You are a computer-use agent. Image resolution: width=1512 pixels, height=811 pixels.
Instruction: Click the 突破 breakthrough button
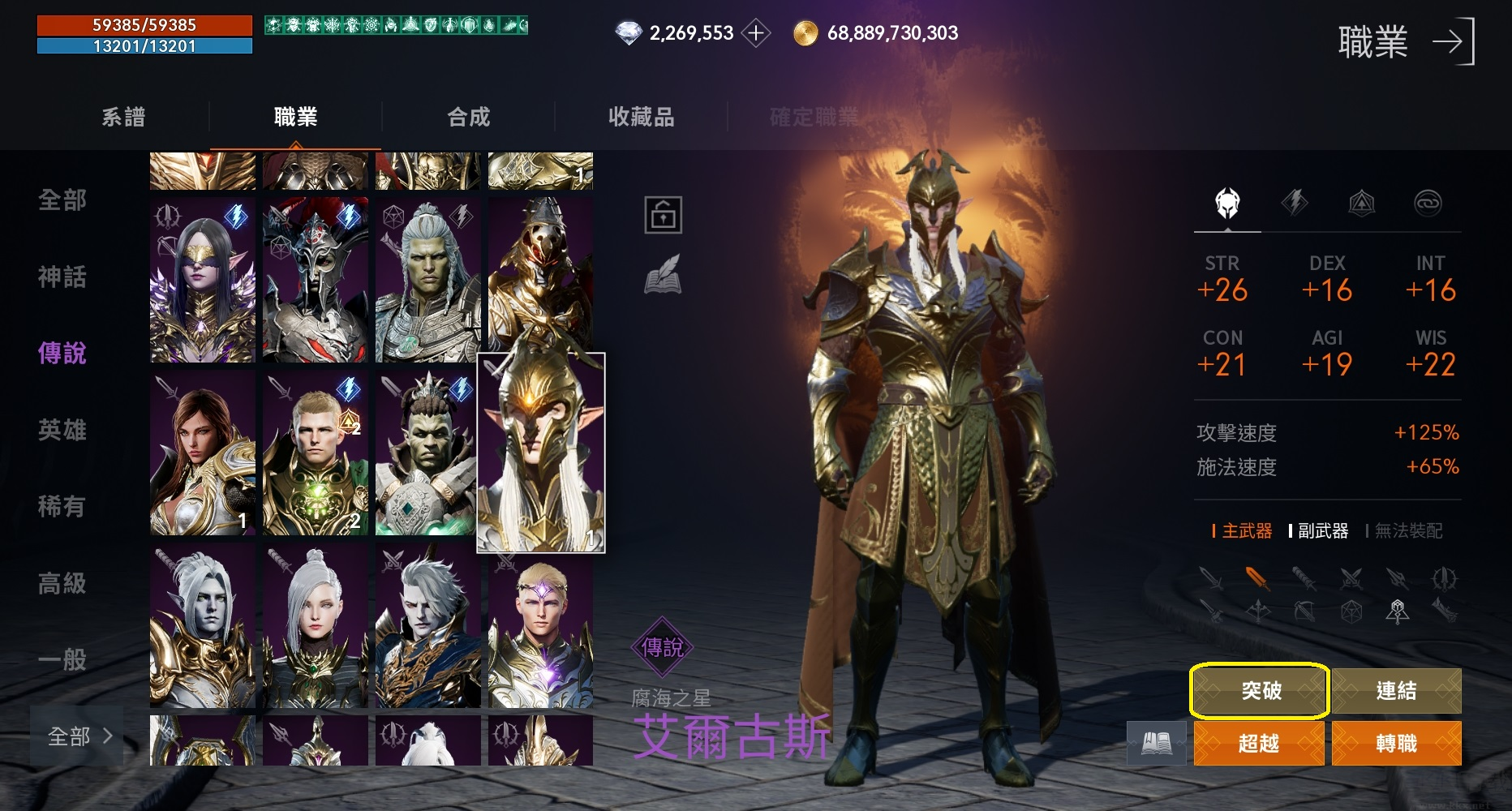click(1259, 691)
